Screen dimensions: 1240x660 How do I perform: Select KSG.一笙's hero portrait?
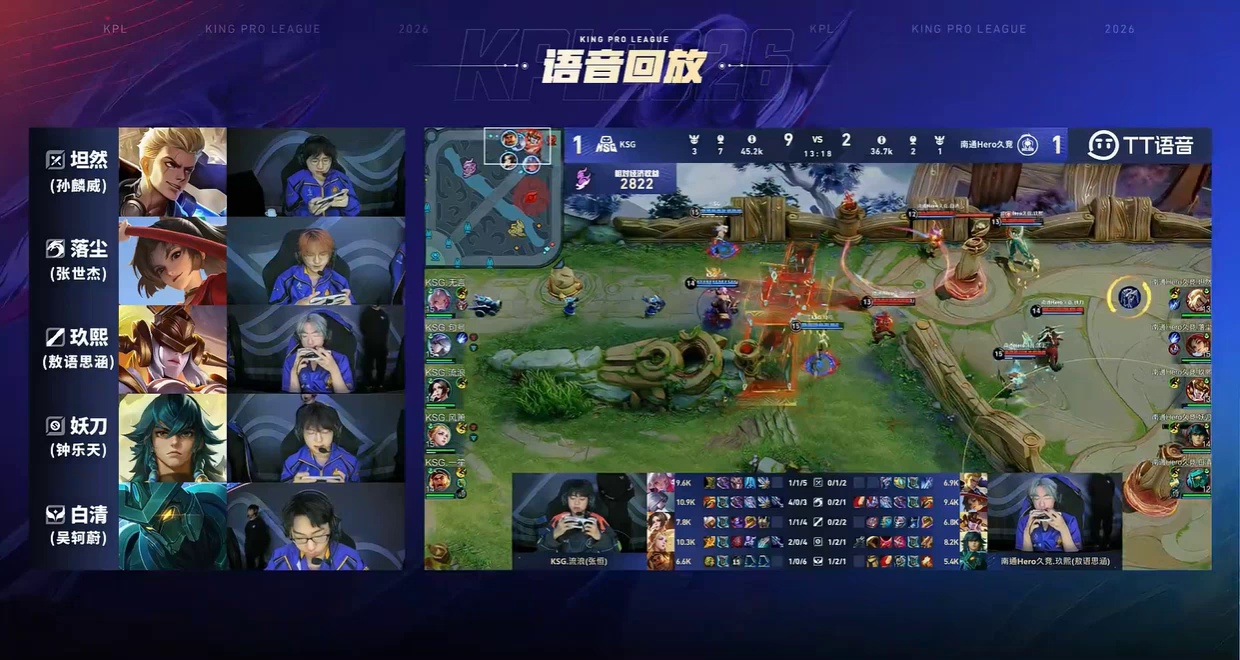(x=440, y=480)
